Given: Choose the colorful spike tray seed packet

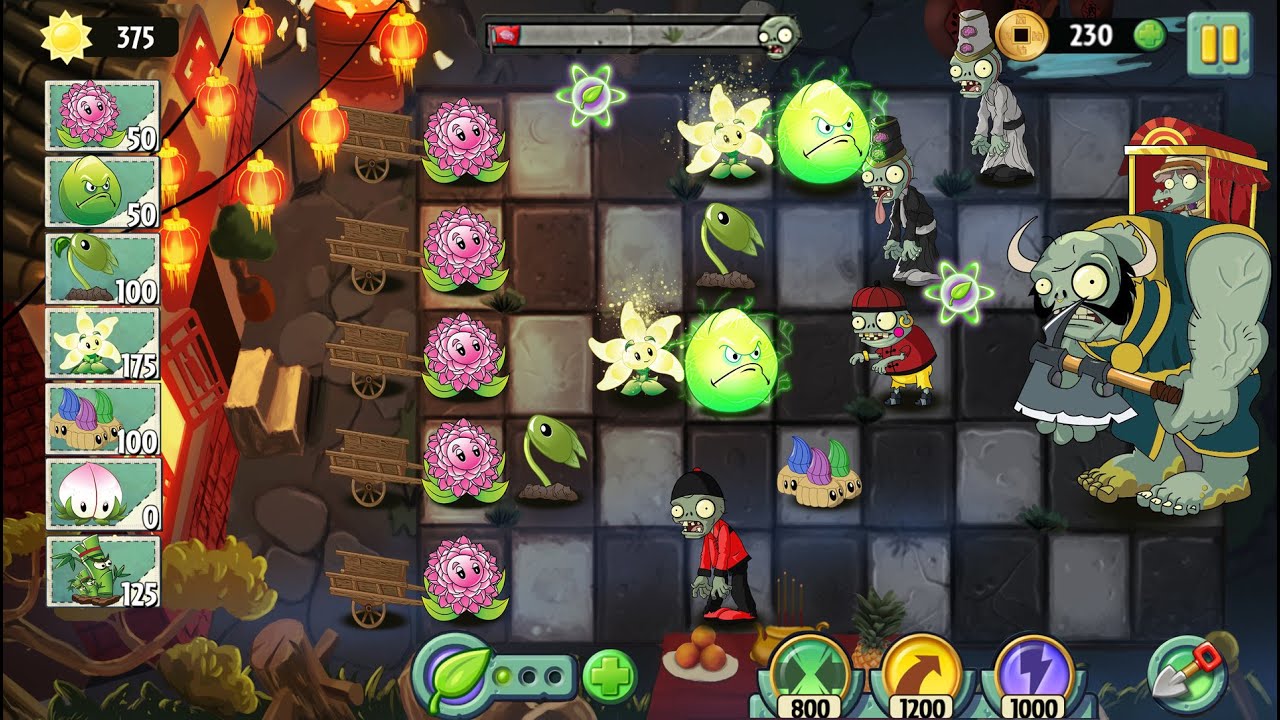Looking at the screenshot, I should click(x=102, y=419).
